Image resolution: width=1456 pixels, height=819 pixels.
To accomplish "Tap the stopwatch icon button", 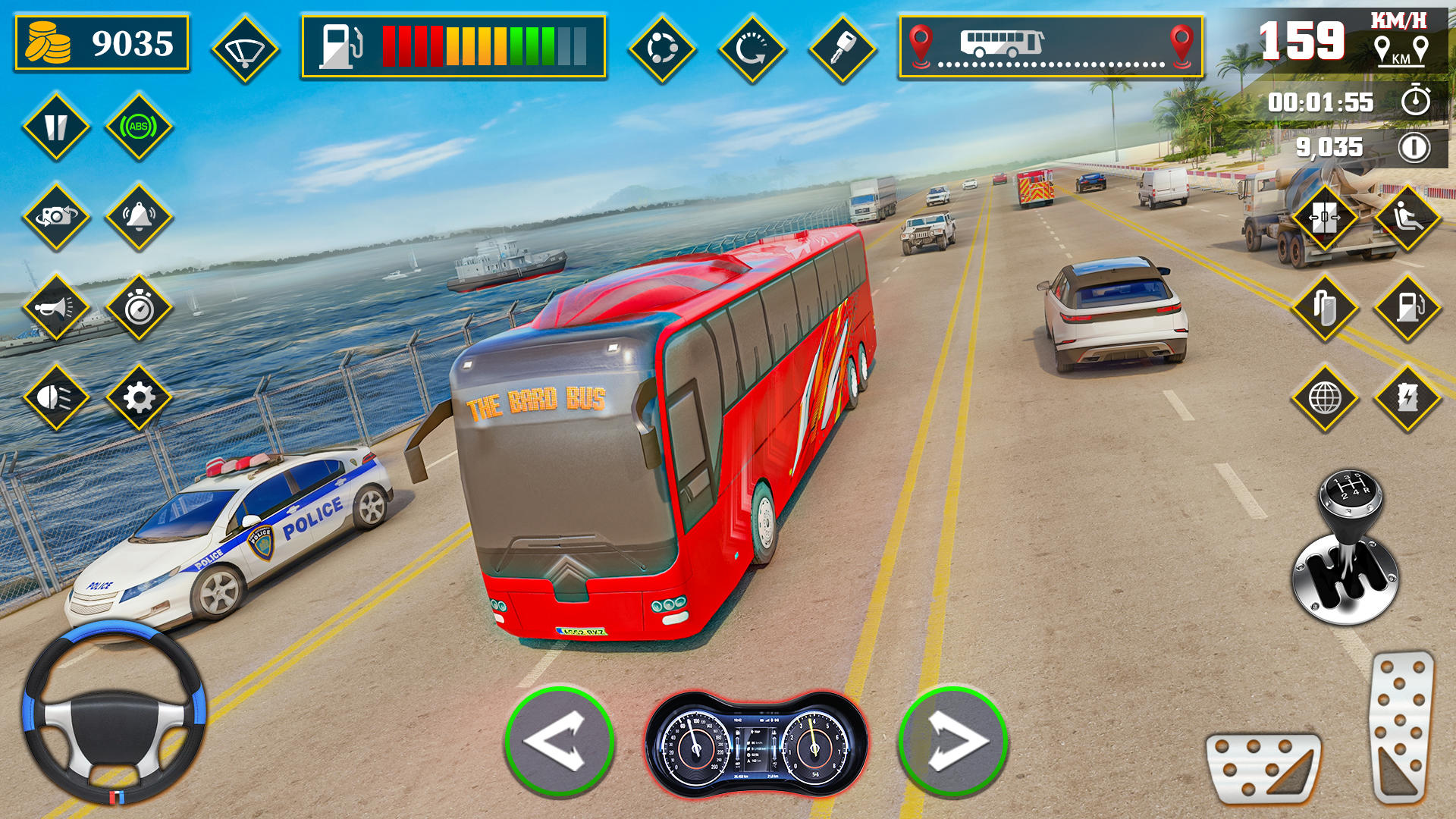I will 139,307.
